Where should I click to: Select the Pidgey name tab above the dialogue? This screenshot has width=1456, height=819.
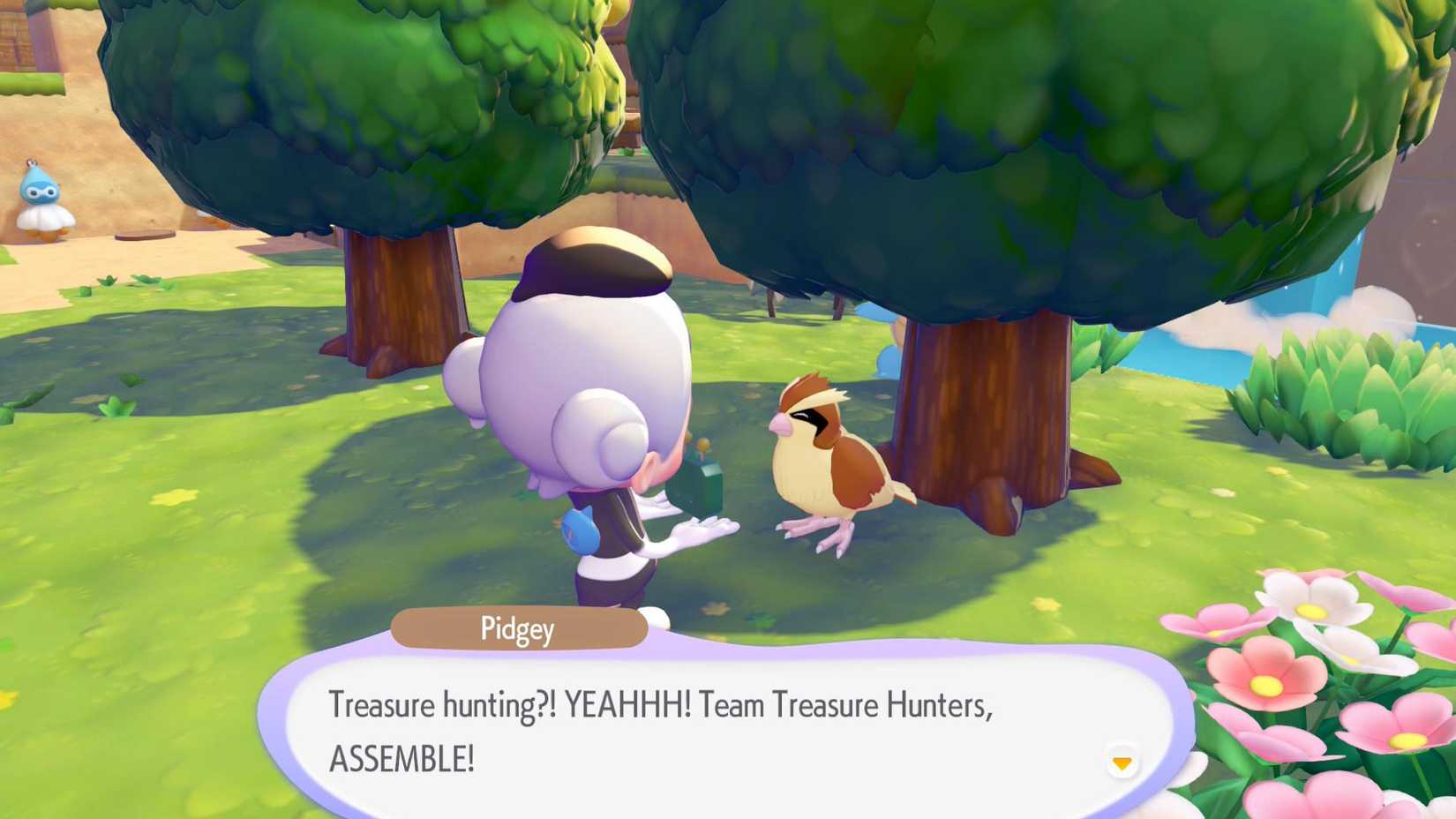[x=519, y=629]
